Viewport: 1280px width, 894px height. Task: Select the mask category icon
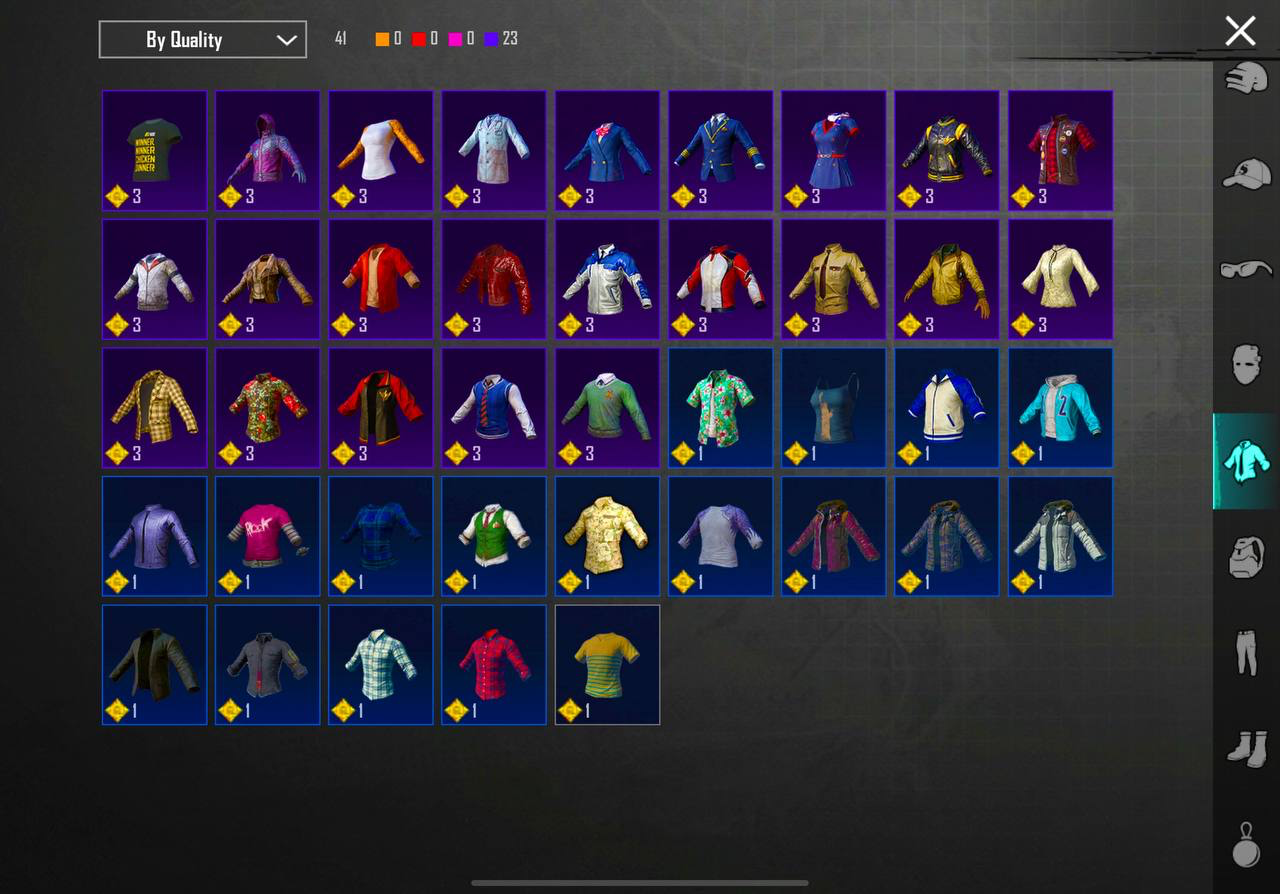coord(1244,364)
